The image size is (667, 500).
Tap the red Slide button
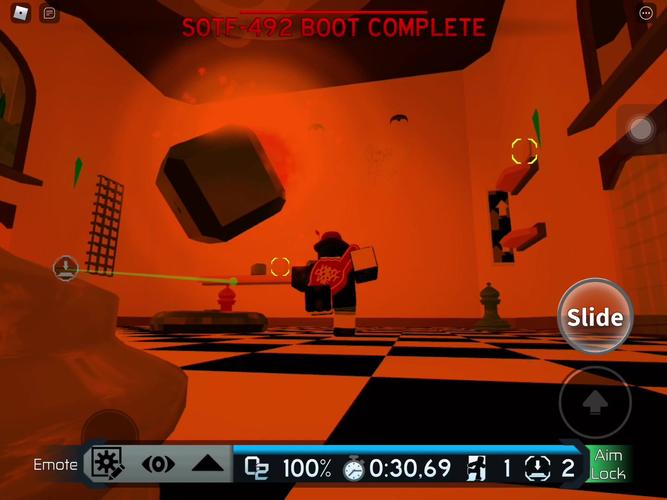595,318
